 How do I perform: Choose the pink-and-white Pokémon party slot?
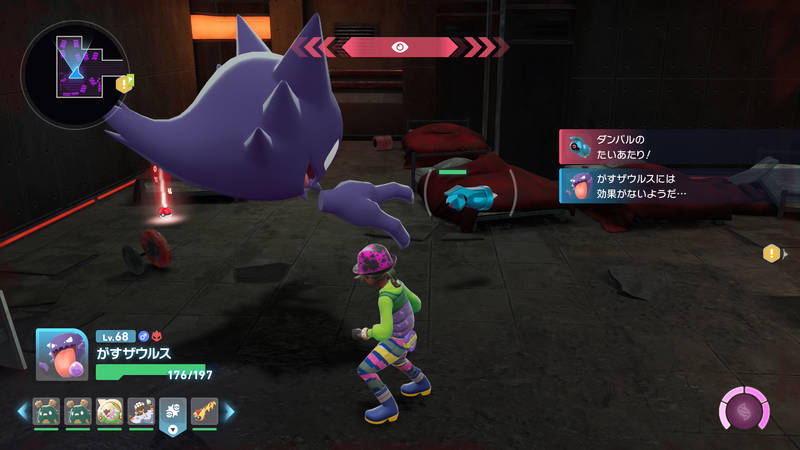click(110, 410)
